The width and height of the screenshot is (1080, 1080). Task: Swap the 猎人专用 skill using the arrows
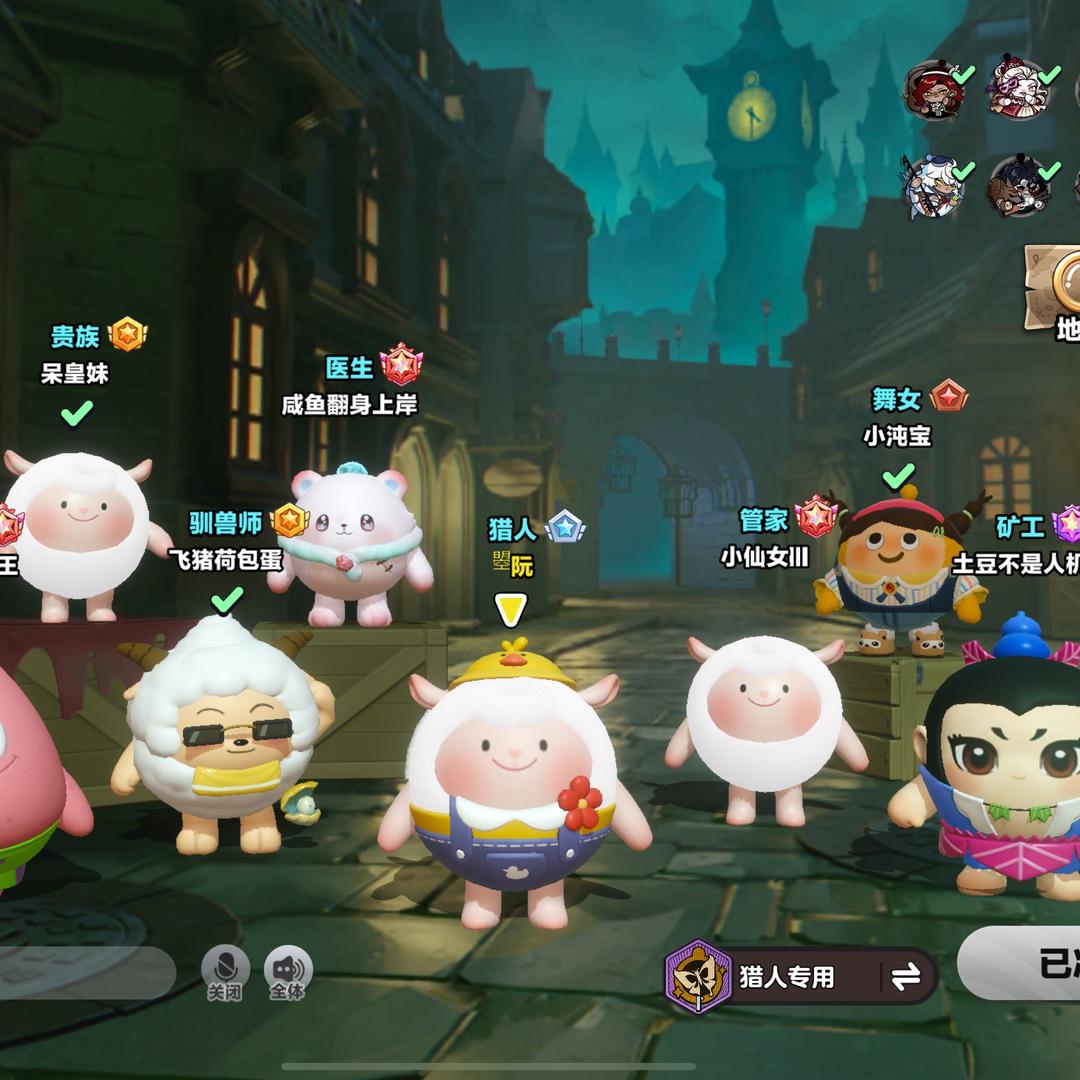(x=906, y=977)
